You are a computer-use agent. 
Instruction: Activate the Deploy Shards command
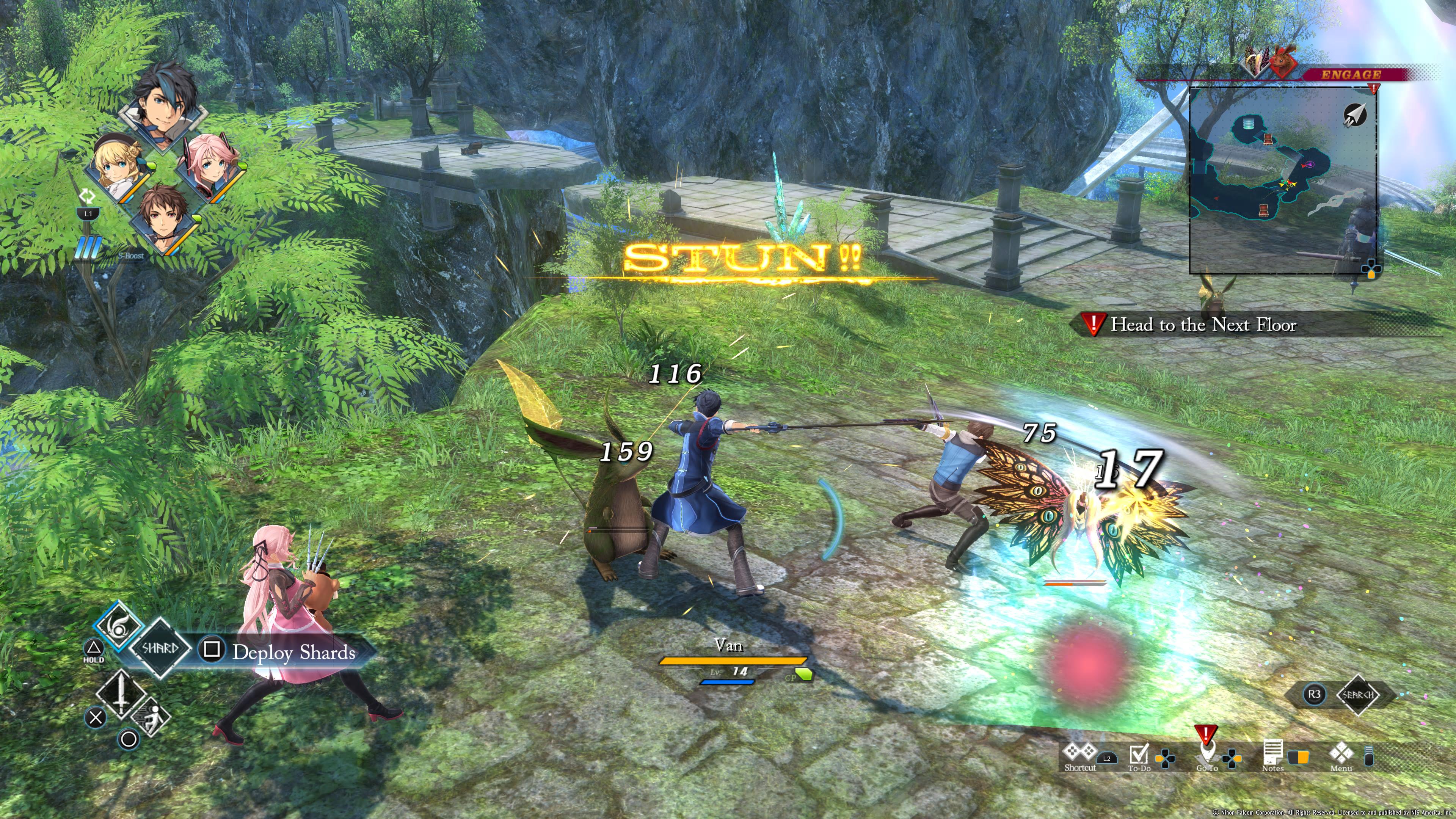[293, 652]
